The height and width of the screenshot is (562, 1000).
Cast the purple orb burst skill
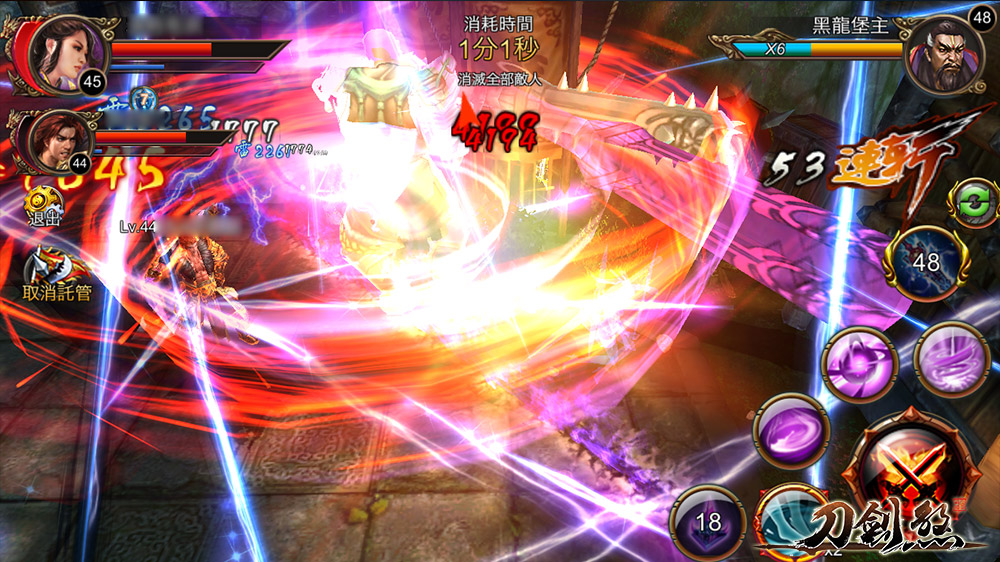[859, 364]
